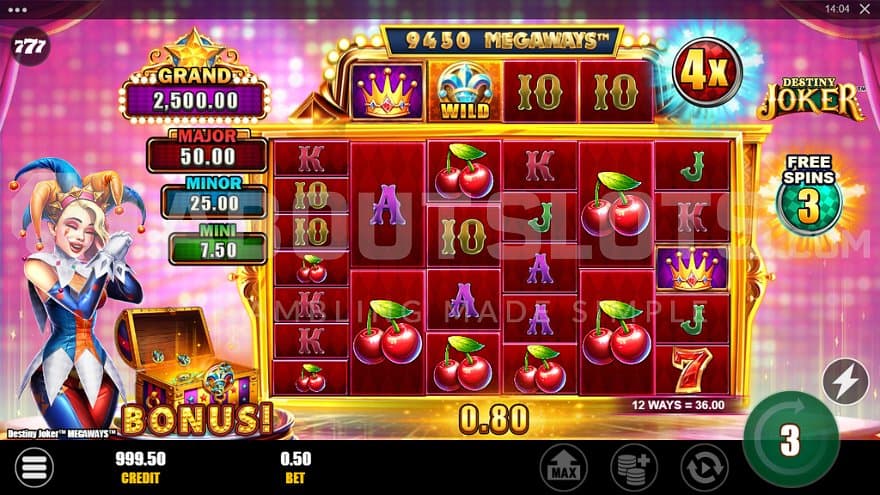The image size is (880, 495).
Task: Open the hamburger menu
Action: [x=33, y=467]
